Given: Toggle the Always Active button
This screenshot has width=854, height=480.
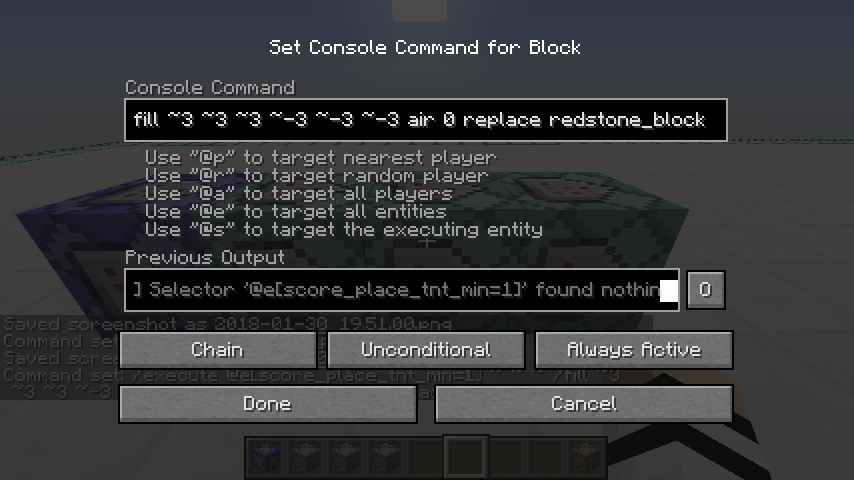Looking at the screenshot, I should (634, 350).
